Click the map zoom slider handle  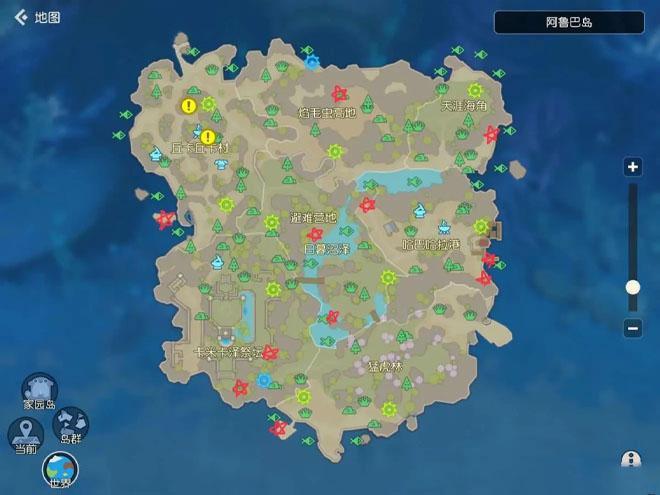coord(632,287)
